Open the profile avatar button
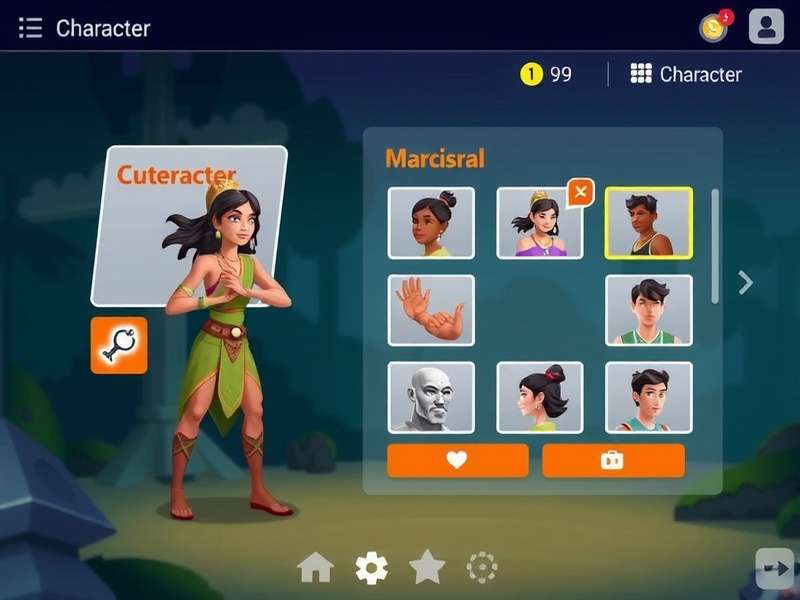800x600 pixels. 766,27
